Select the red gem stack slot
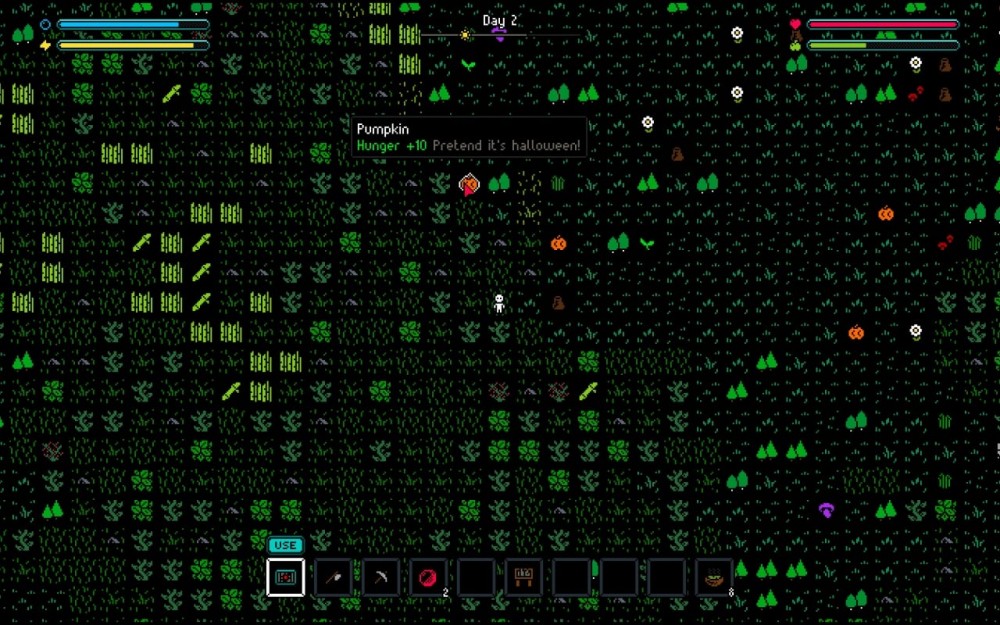 428,577
